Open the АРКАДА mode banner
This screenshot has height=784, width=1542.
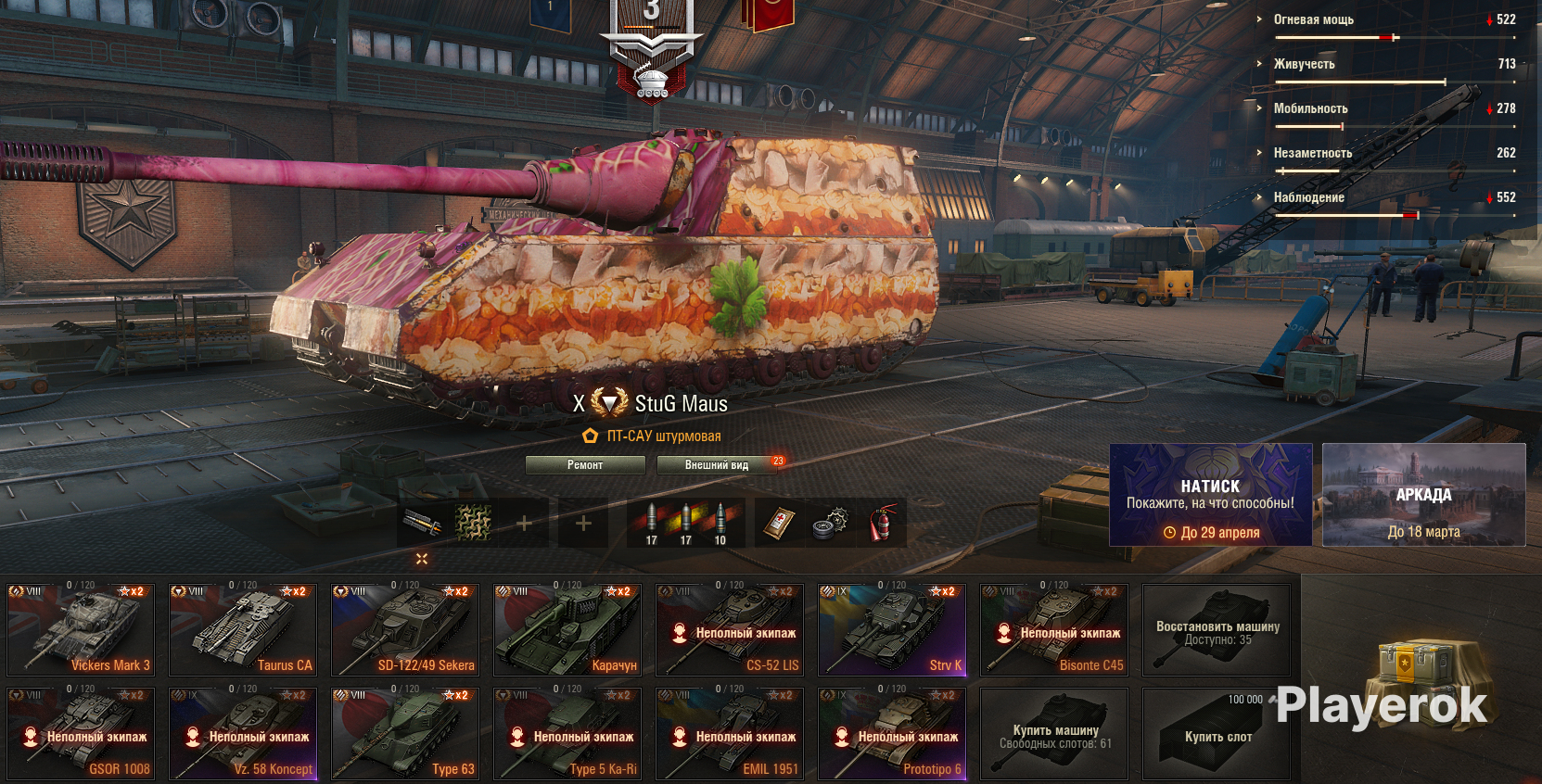pyautogui.click(x=1423, y=495)
